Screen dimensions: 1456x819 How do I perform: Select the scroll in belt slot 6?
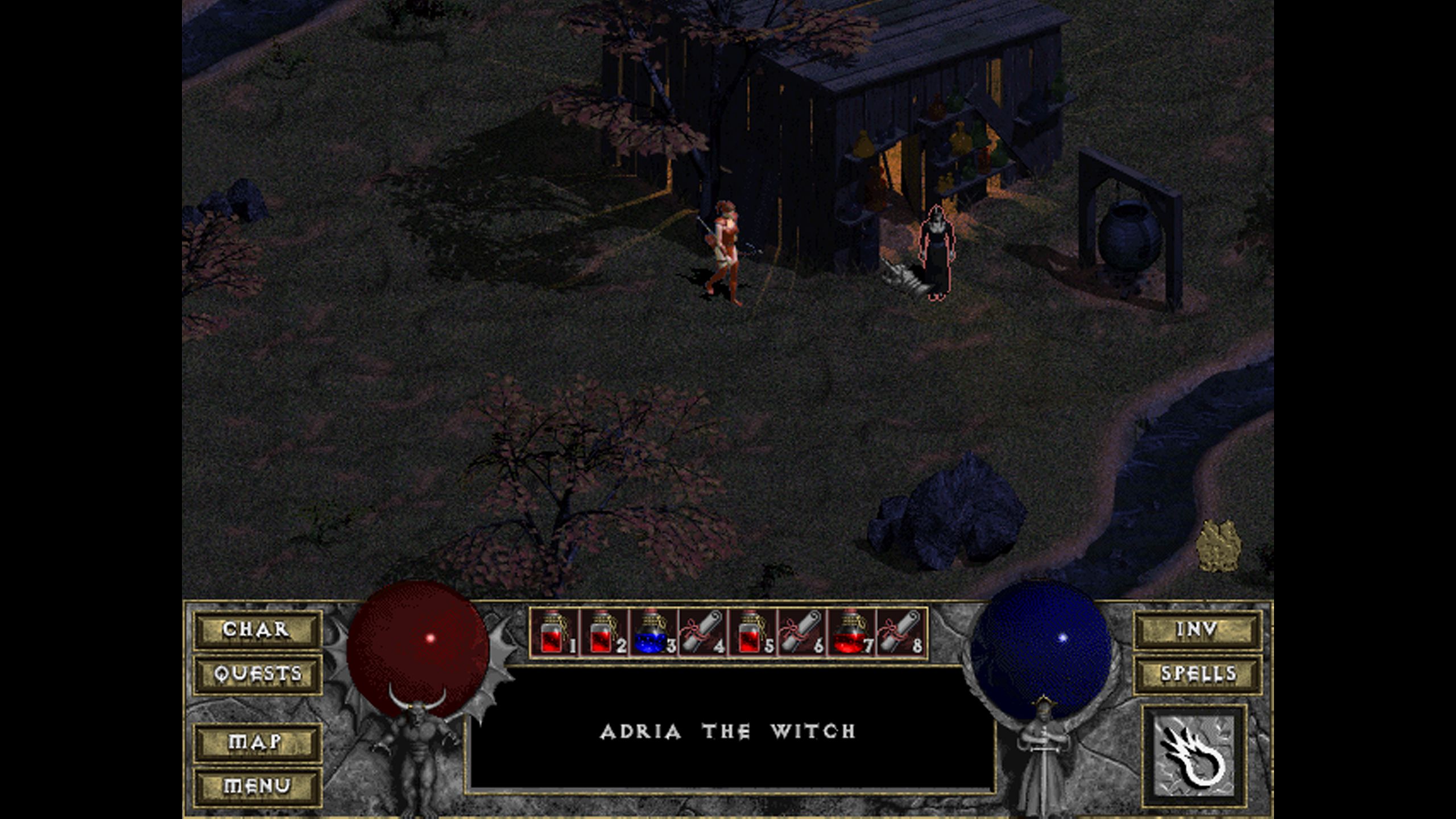pos(801,632)
